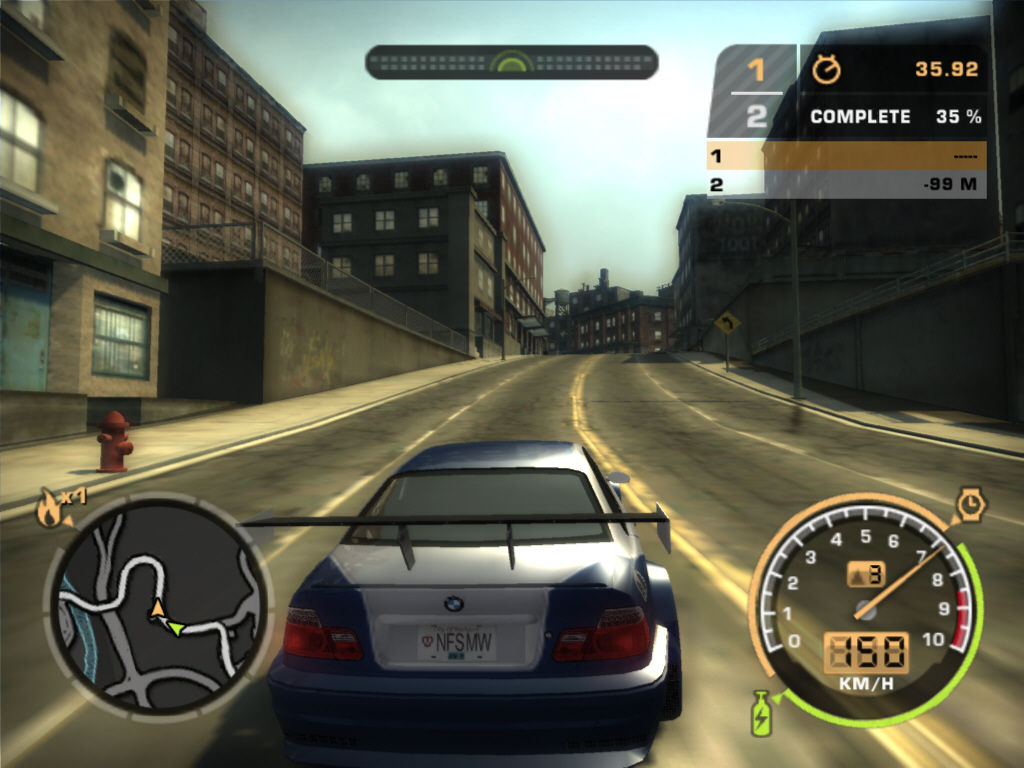Viewport: 1024px width, 768px height.
Task: Select the first-place leaderboard row
Action: coord(846,156)
